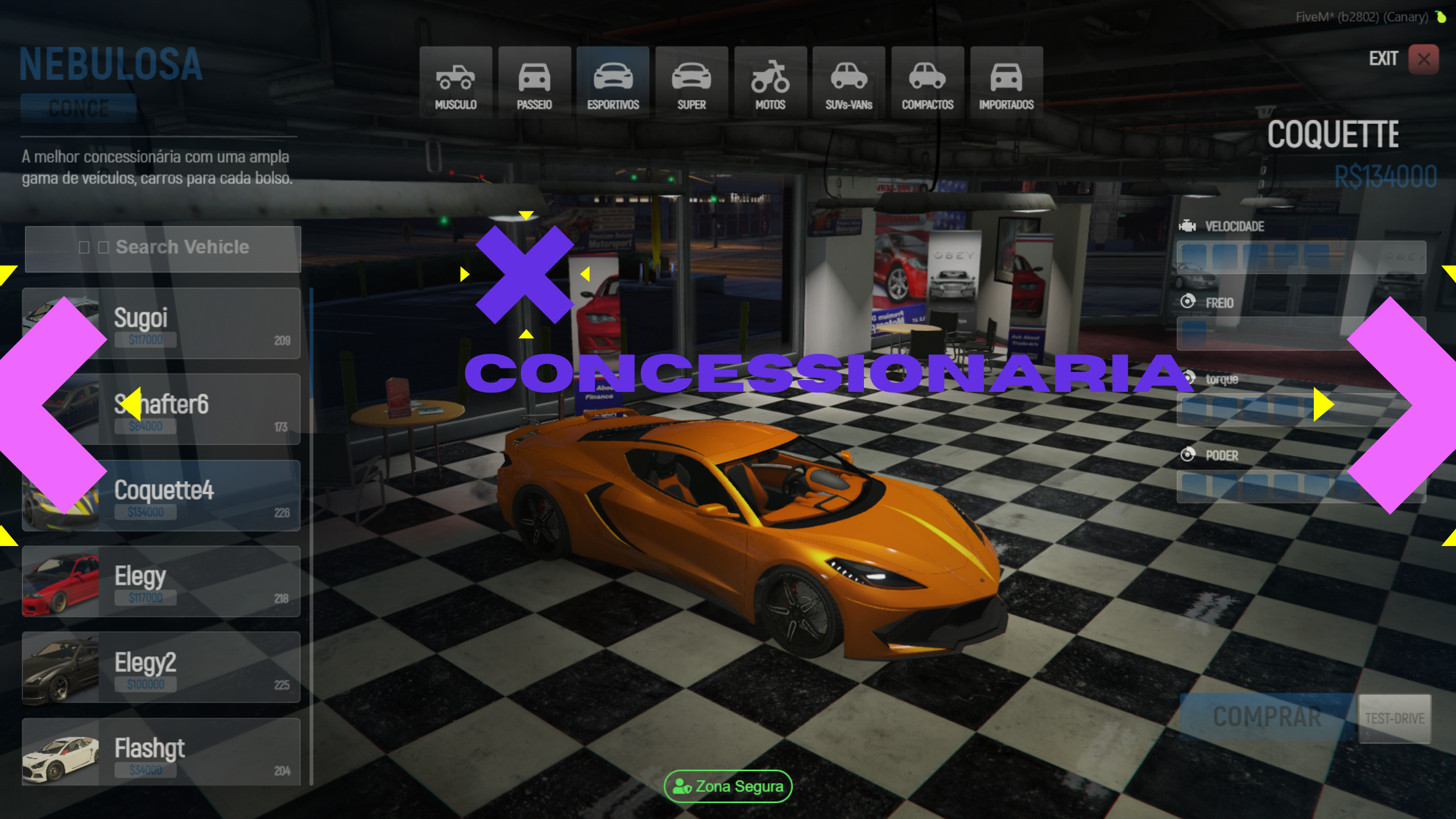1456x819 pixels.
Task: Click the Search Vehicle field
Action: pyautogui.click(x=163, y=248)
